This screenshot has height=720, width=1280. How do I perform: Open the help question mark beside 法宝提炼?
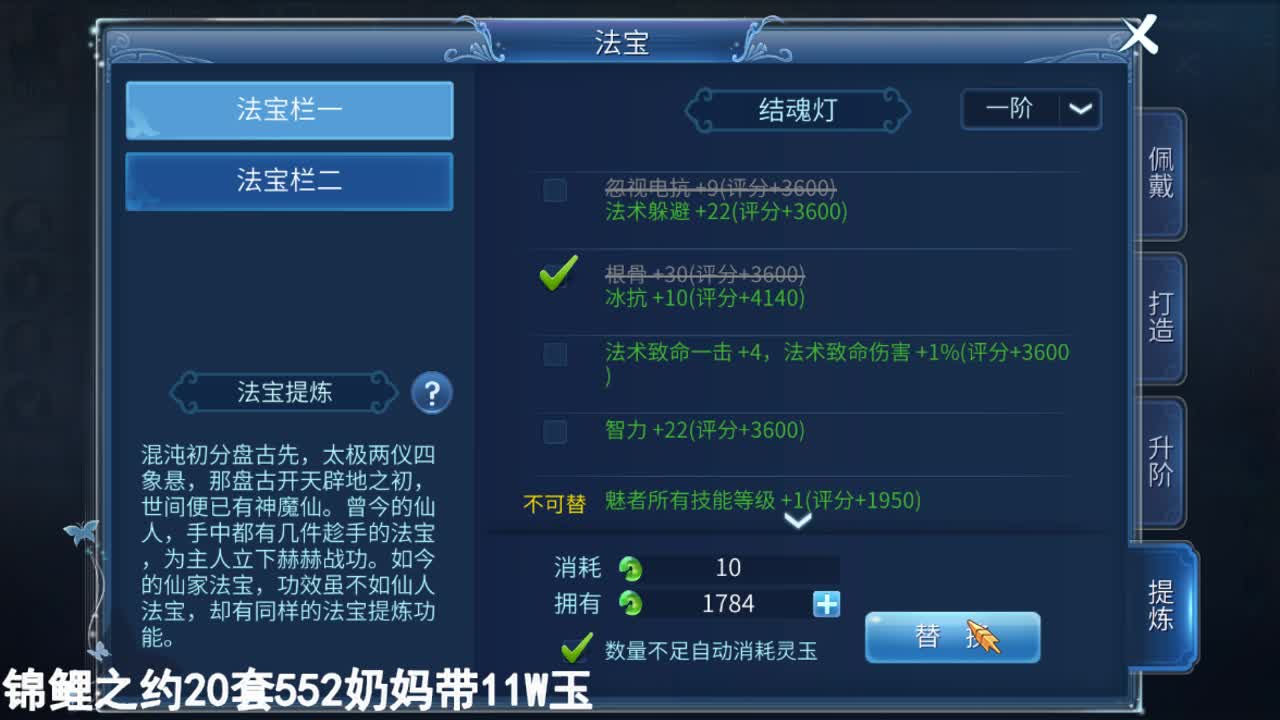(431, 394)
